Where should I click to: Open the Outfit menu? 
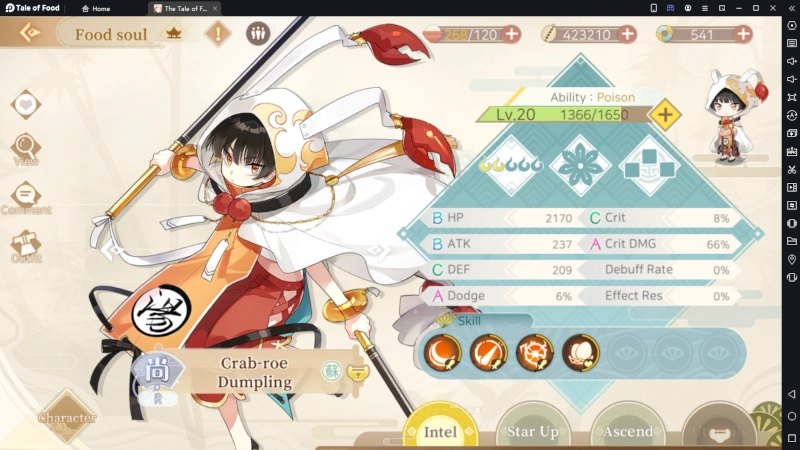[x=26, y=244]
